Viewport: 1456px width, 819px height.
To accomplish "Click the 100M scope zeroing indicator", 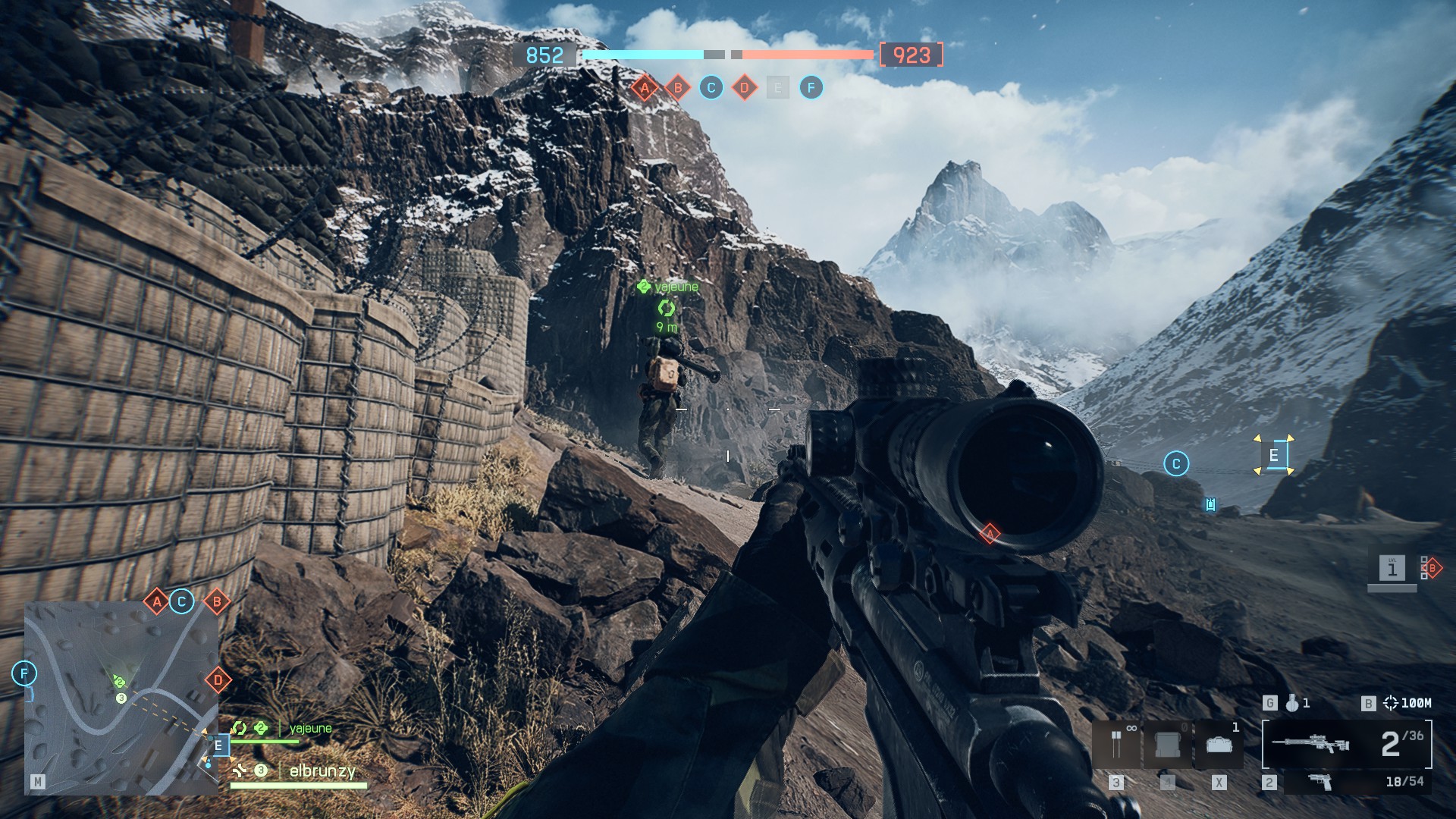I will coord(1407,703).
